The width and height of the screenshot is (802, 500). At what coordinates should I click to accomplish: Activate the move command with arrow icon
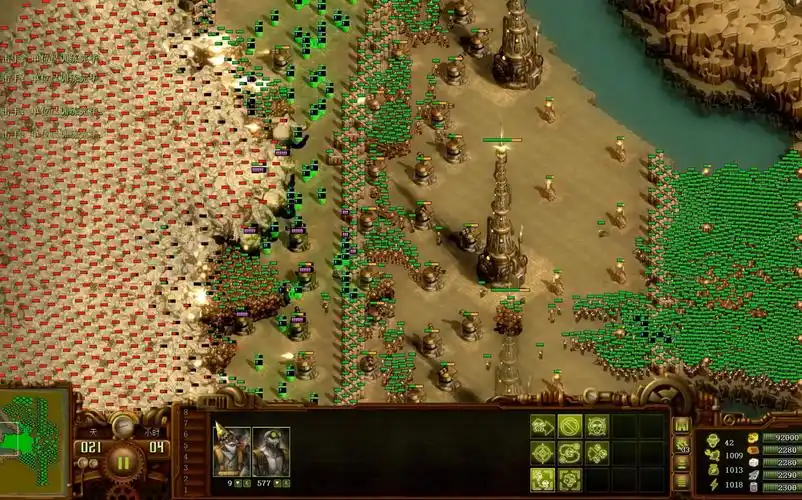tap(542, 427)
